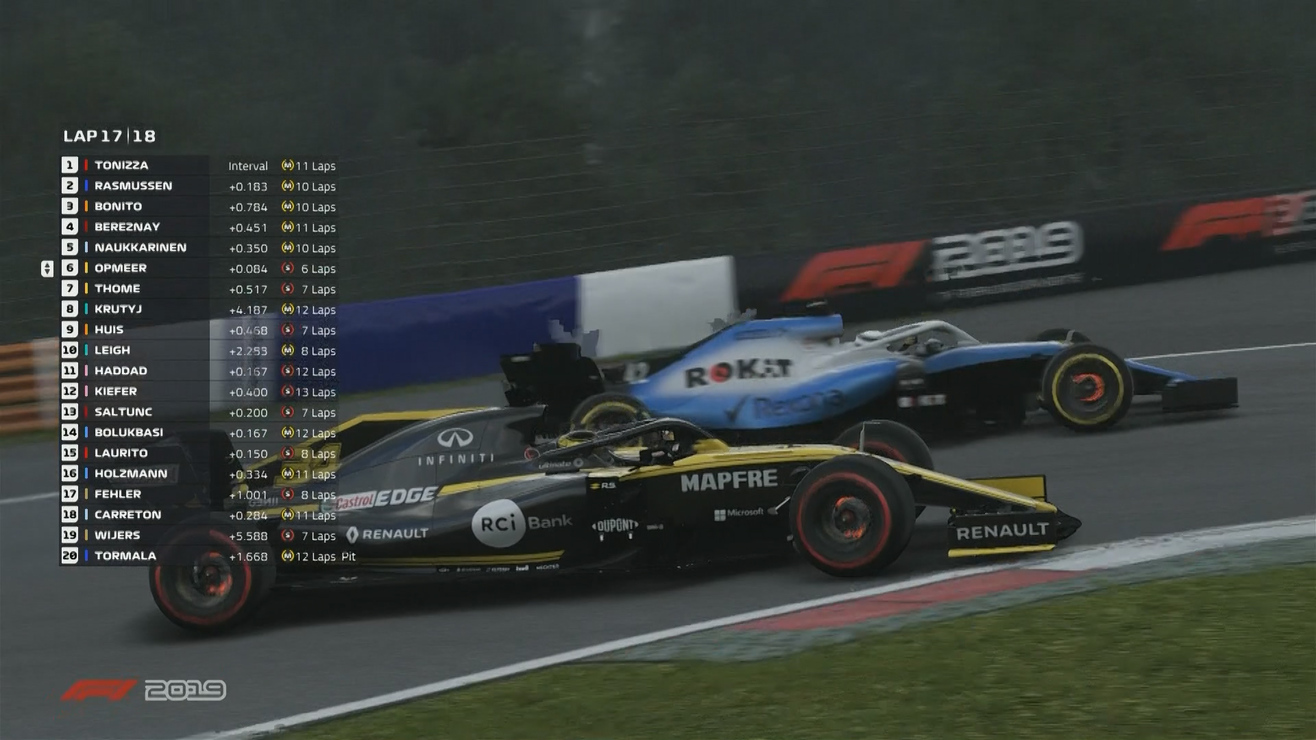Click Kiefer's soft tyre compound icon
Image resolution: width=1316 pixels, height=740 pixels.
tap(290, 391)
